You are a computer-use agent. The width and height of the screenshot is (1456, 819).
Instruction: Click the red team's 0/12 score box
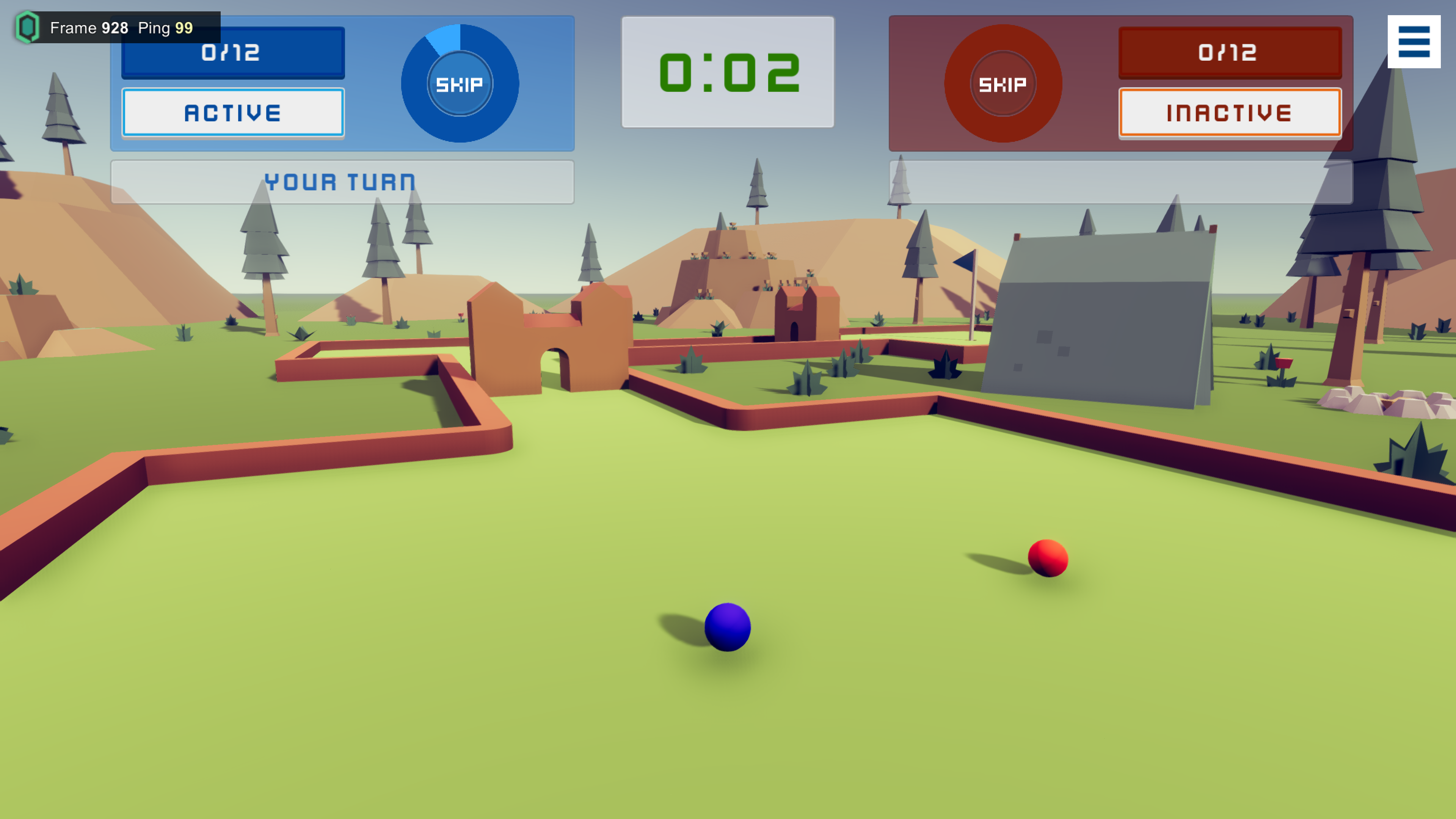1230,52
